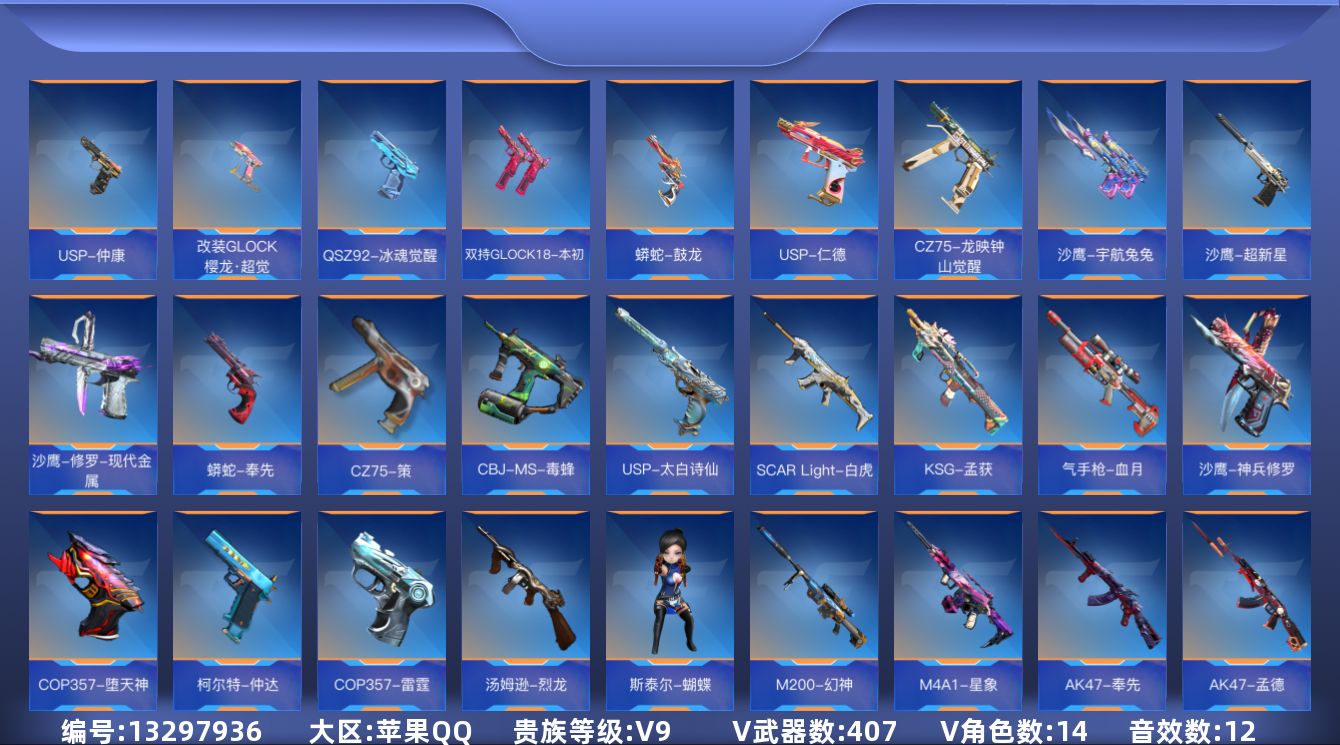The image size is (1340, 745).
Task: Select the 蟒蛇-奉先 revolver card
Action: tap(237, 394)
